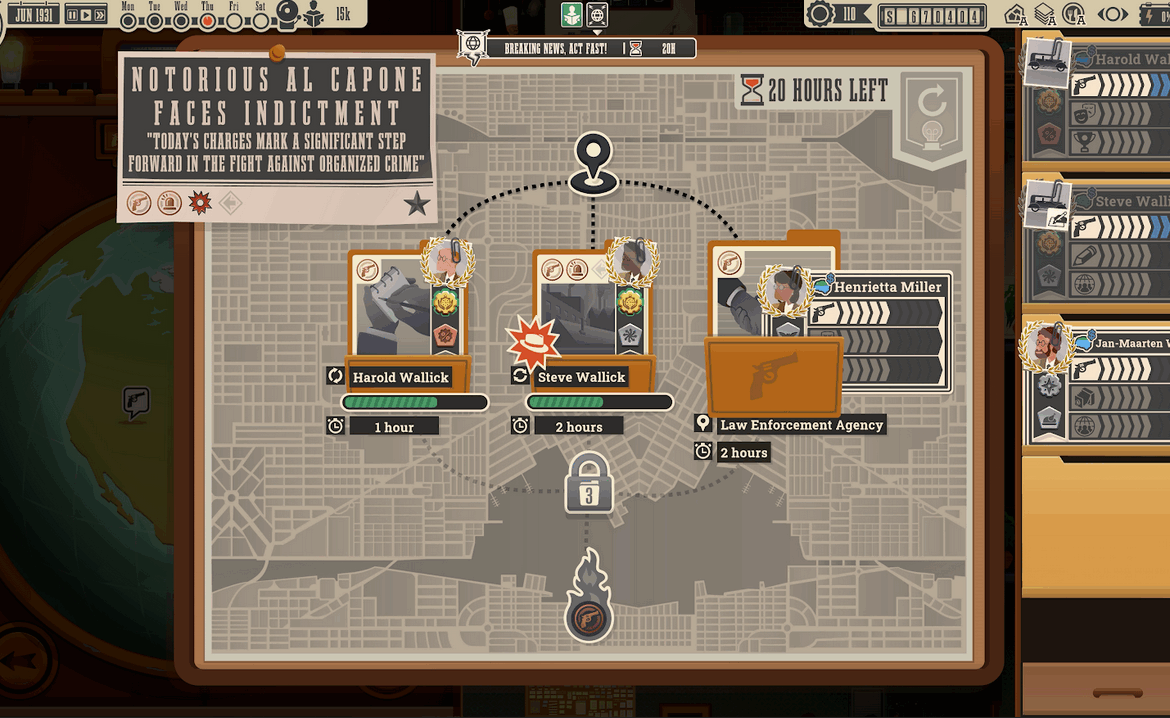Image resolution: width=1170 pixels, height=718 pixels.
Task: Click the alarm bell icon
Action: [x=286, y=14]
